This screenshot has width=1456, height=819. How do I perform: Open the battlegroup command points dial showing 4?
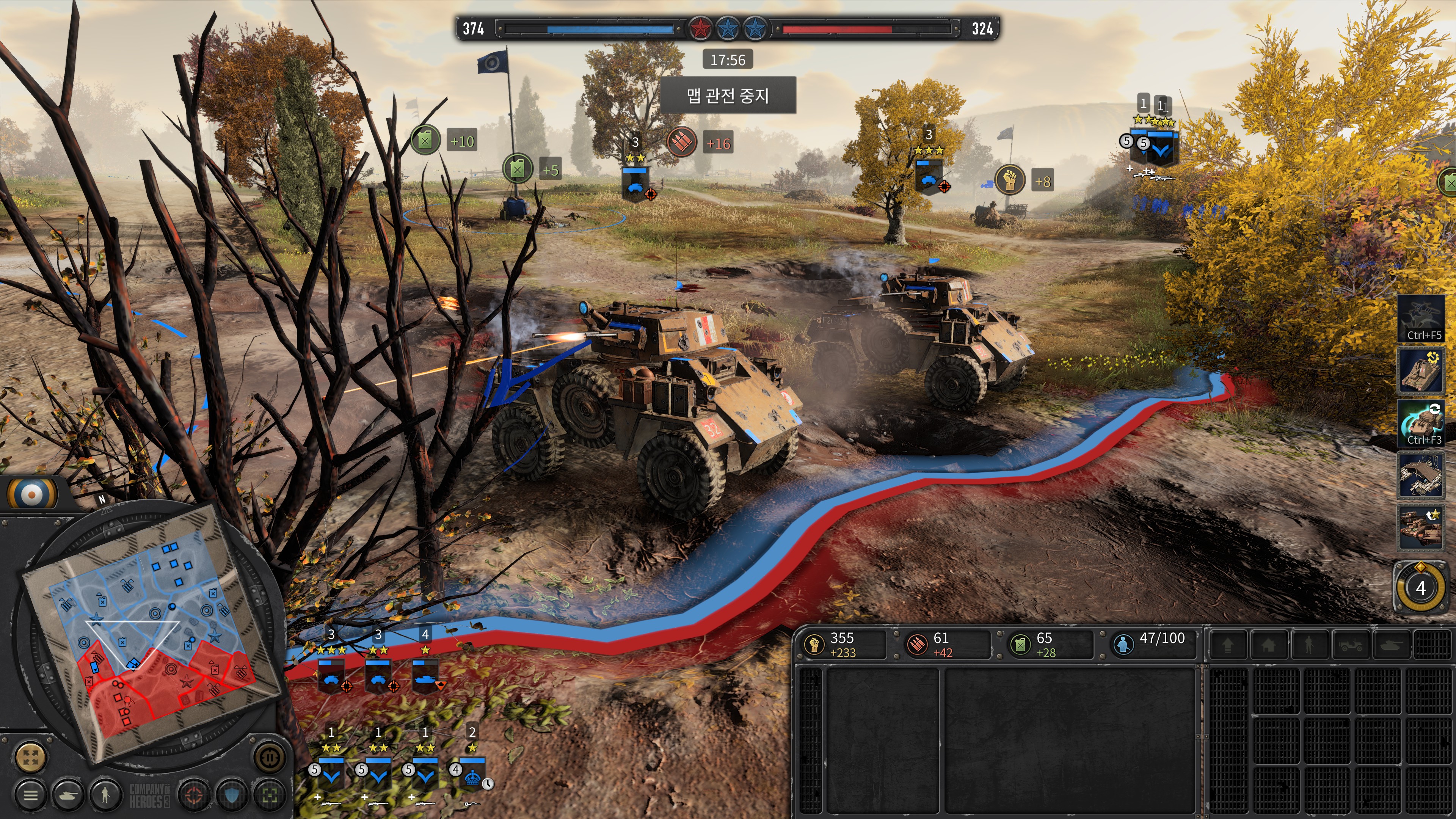(1420, 588)
